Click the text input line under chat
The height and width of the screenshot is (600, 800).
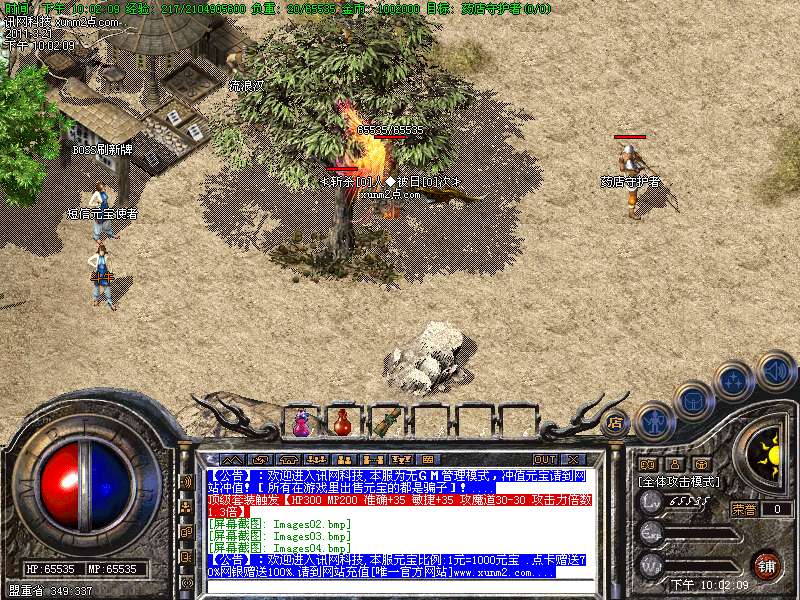point(400,587)
